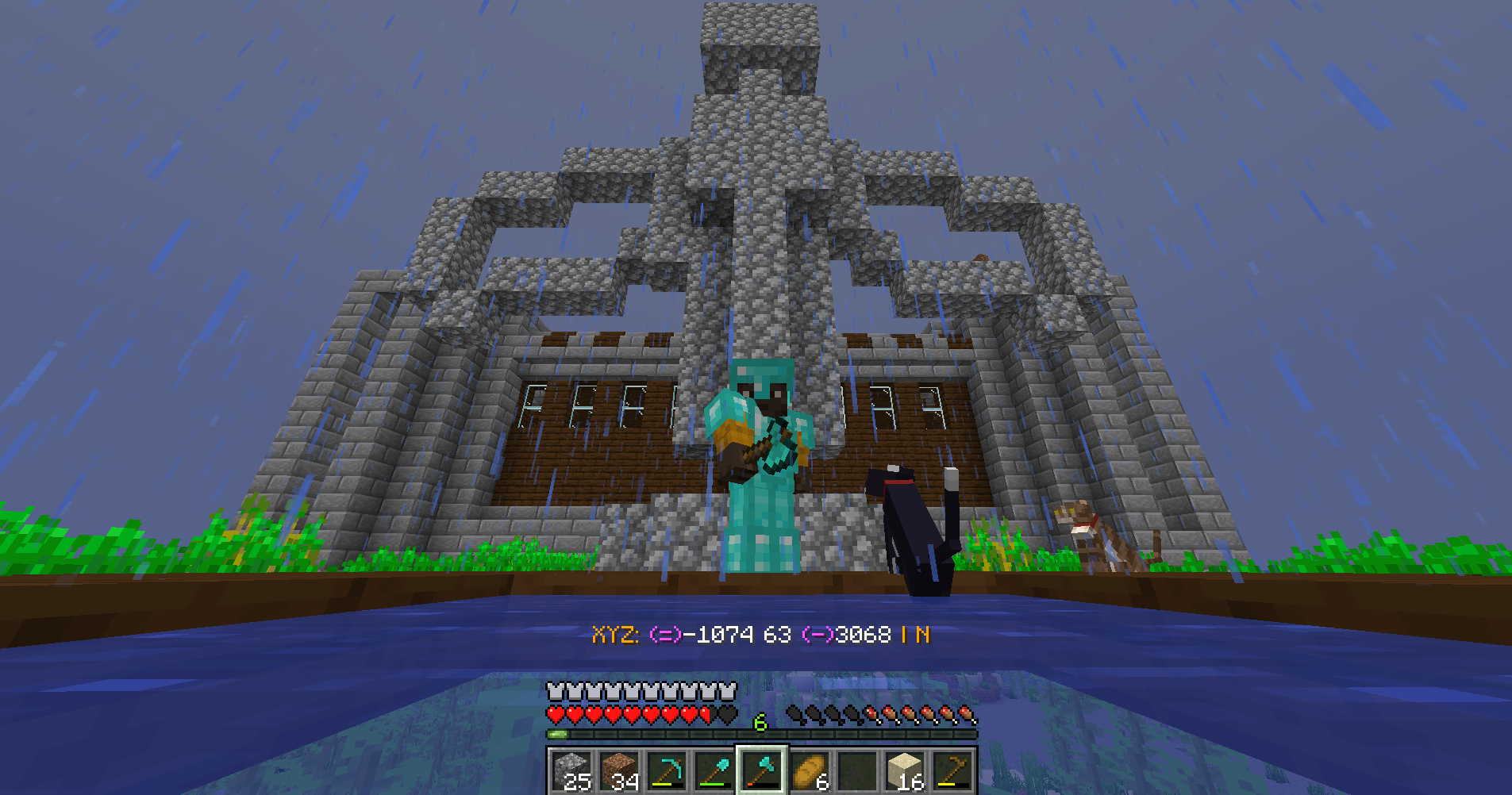This screenshot has height=795, width=1512.
Task: Select the bread stack of 6
Action: pyautogui.click(x=810, y=771)
